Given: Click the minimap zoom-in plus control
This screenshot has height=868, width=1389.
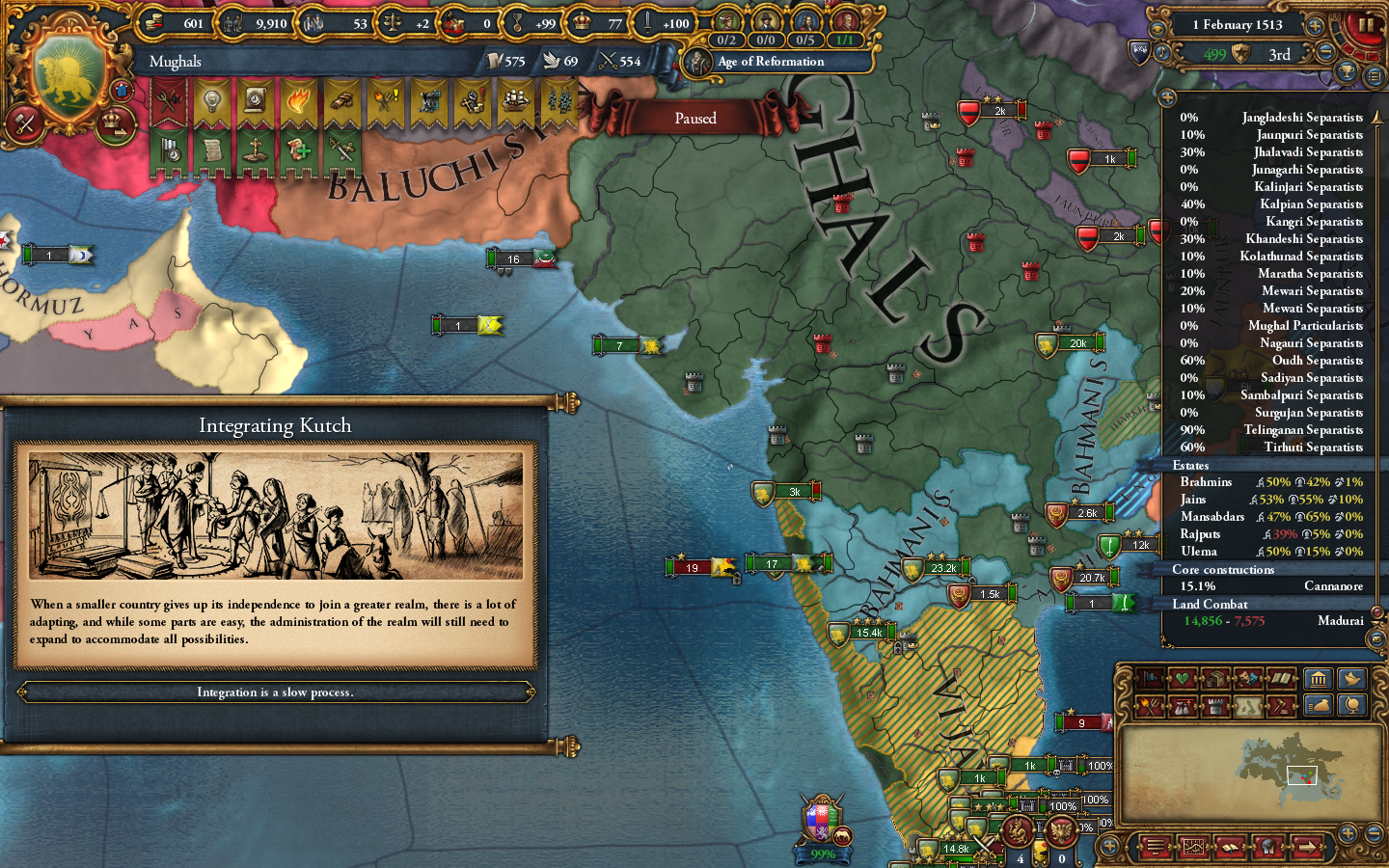Looking at the screenshot, I should click(x=1348, y=833).
